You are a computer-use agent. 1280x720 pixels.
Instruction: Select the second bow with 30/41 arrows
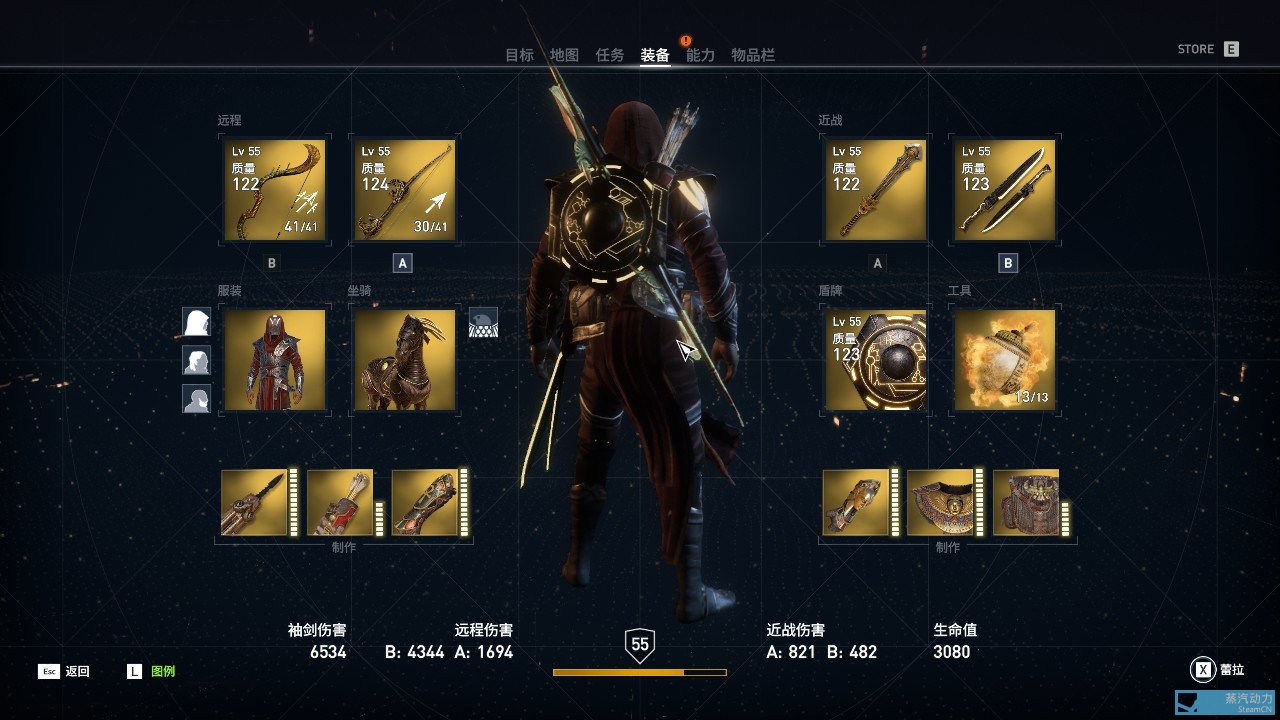(404, 190)
